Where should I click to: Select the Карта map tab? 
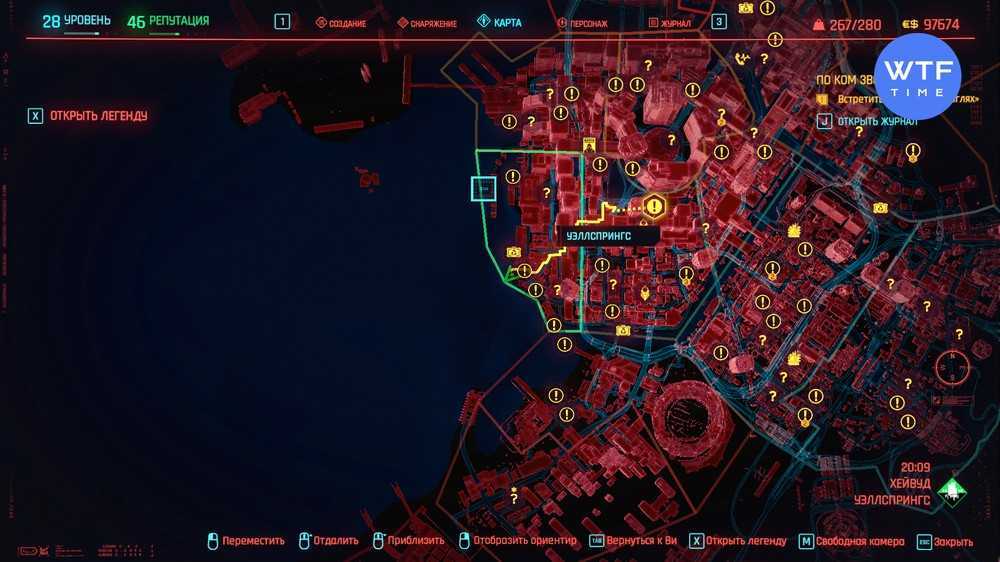[499, 22]
